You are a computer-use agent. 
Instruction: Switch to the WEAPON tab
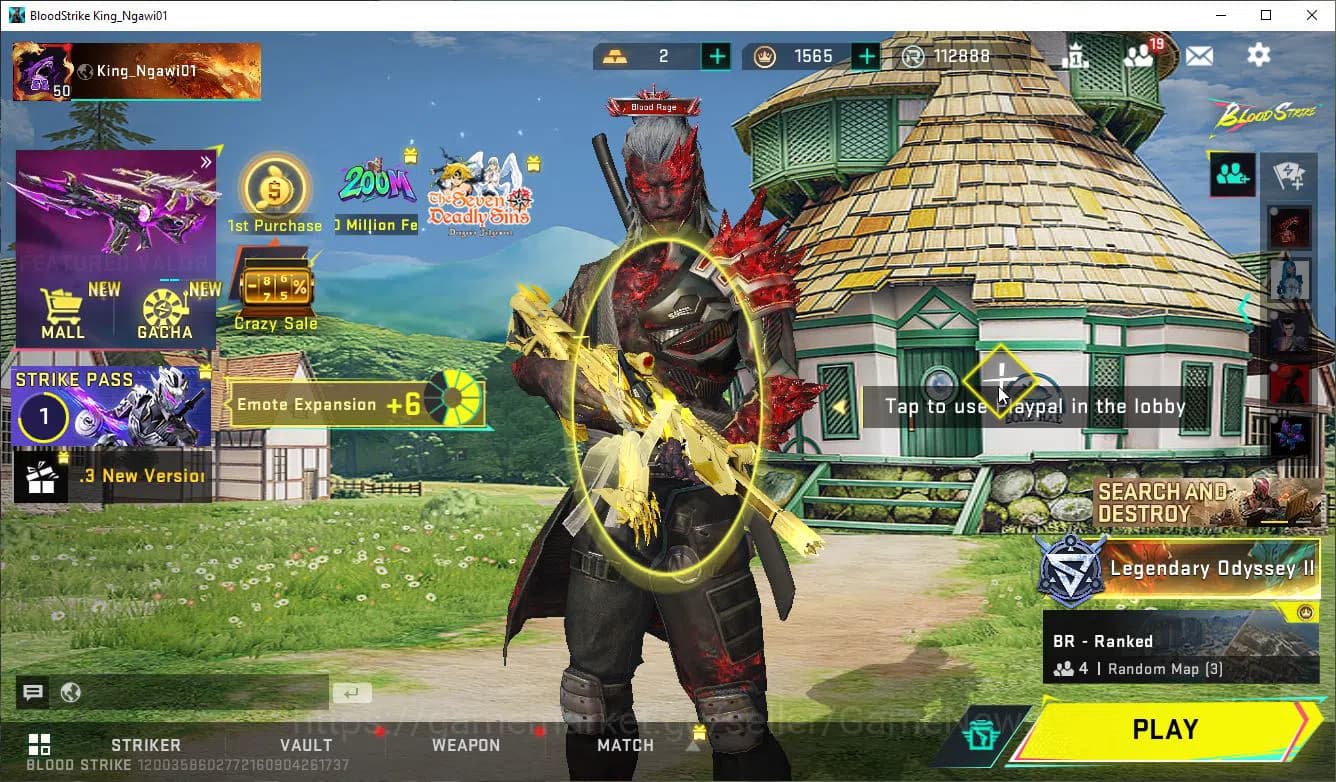pos(468,744)
